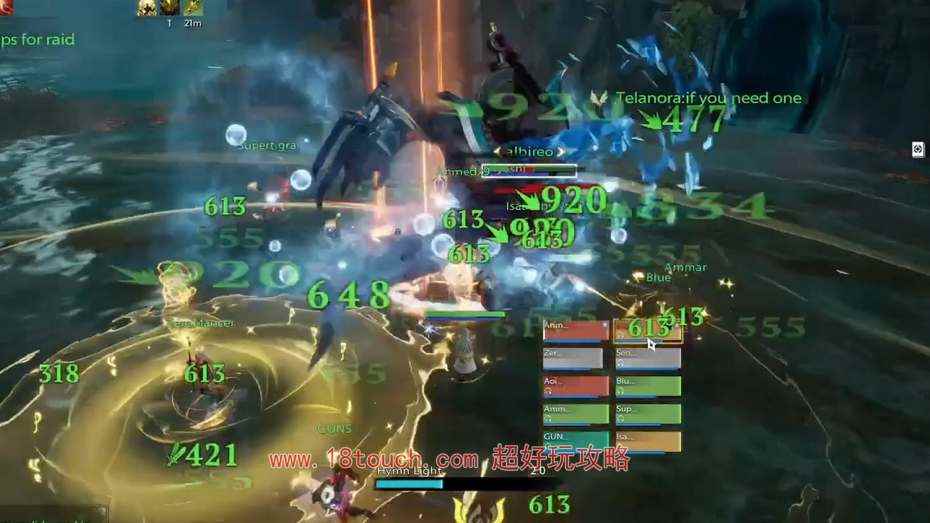Click the small white crosshair icon

pos(918,149)
